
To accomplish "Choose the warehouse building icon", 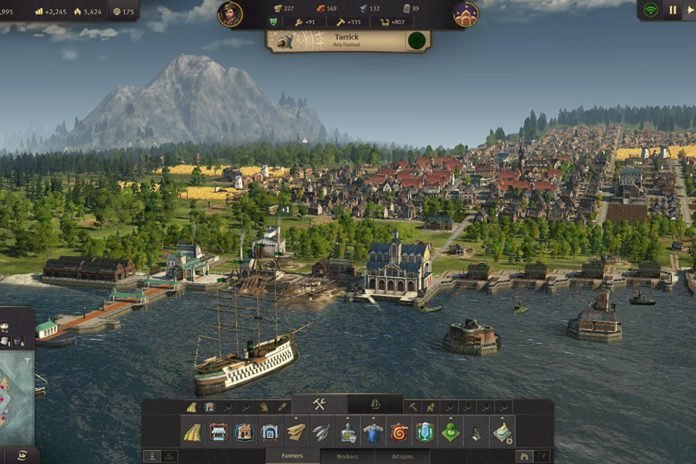I will pos(270,432).
